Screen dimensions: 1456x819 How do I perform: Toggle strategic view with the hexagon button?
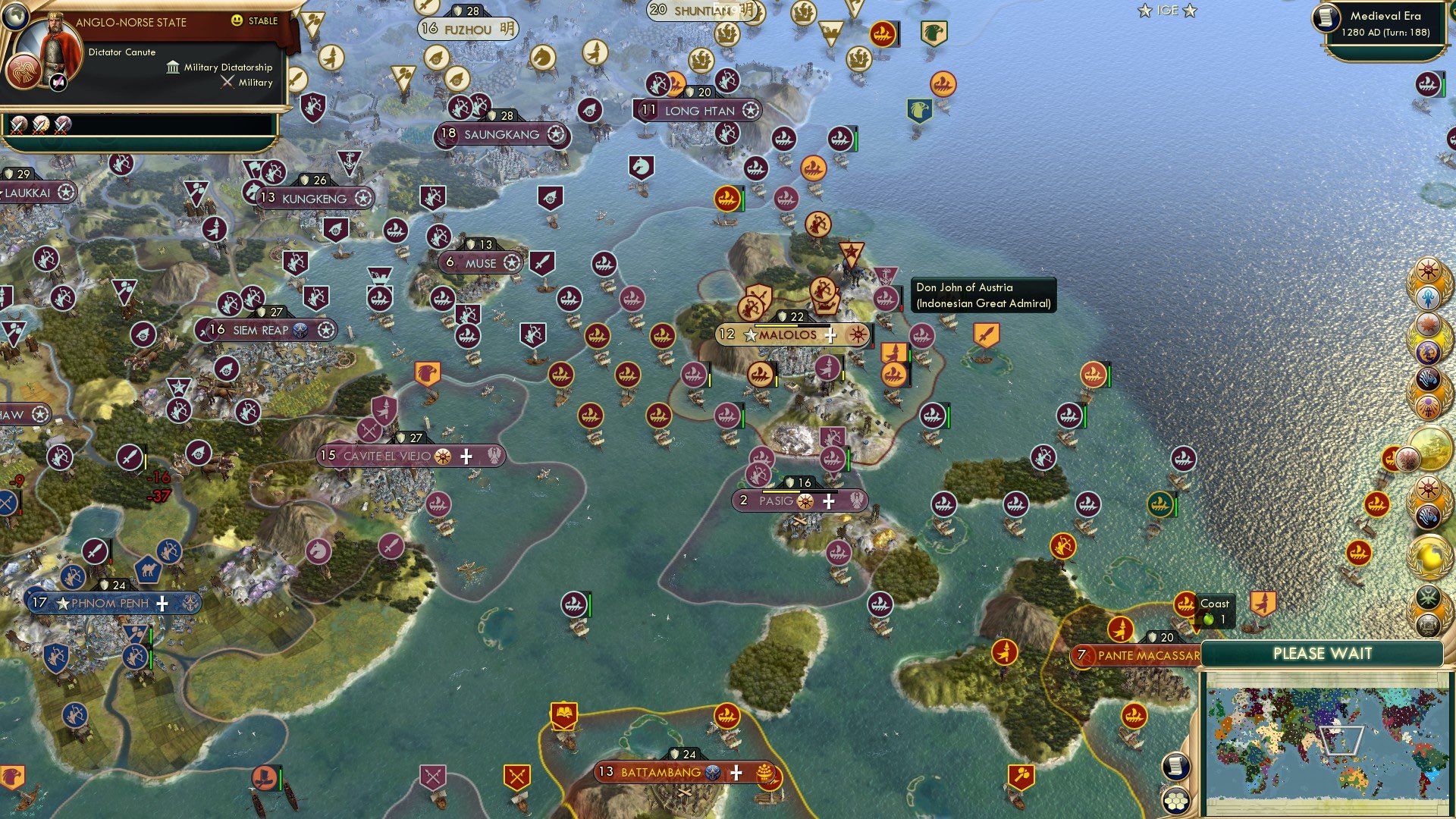click(1175, 801)
